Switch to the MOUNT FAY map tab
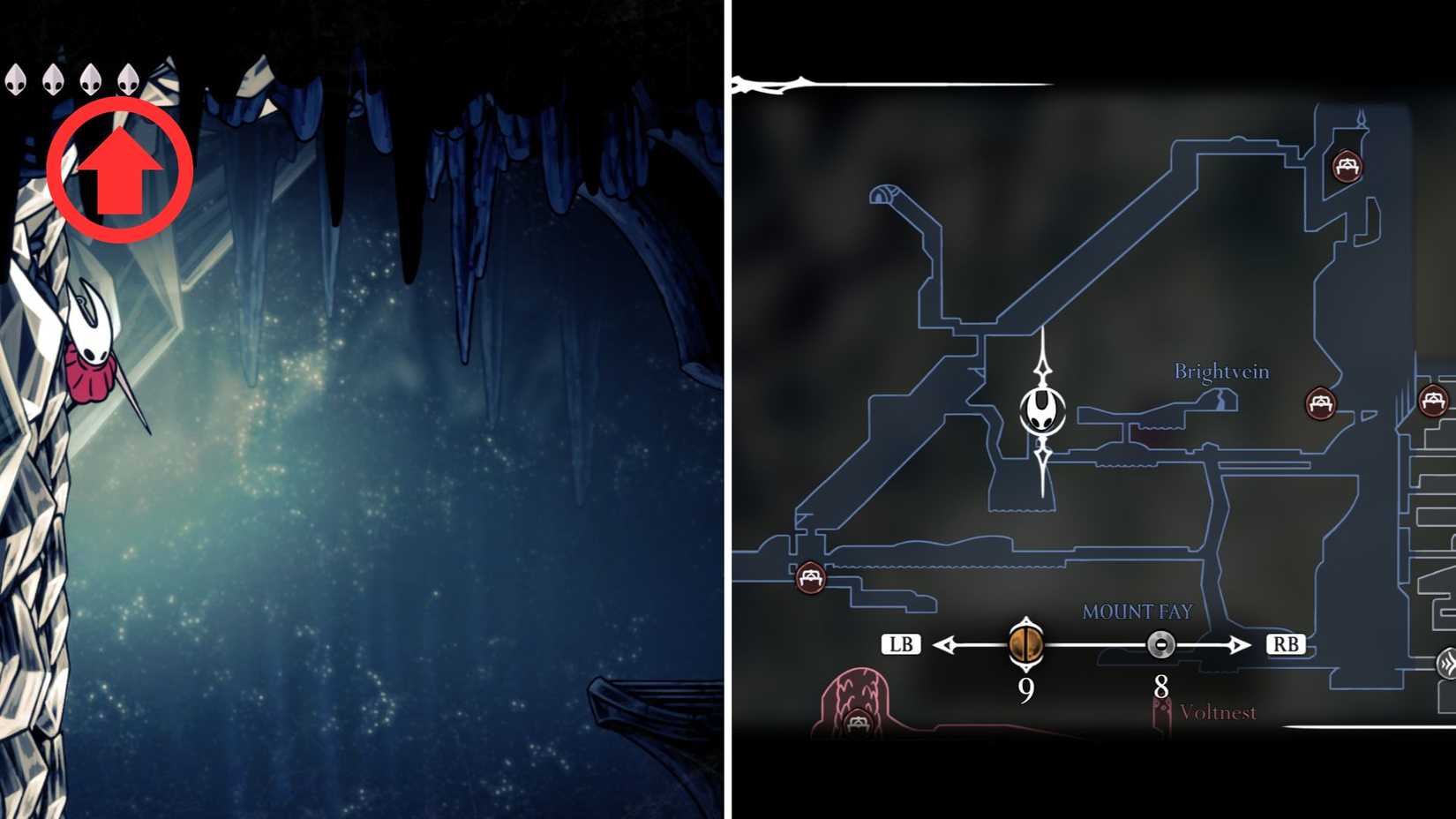This screenshot has height=819, width=1456. click(1138, 610)
